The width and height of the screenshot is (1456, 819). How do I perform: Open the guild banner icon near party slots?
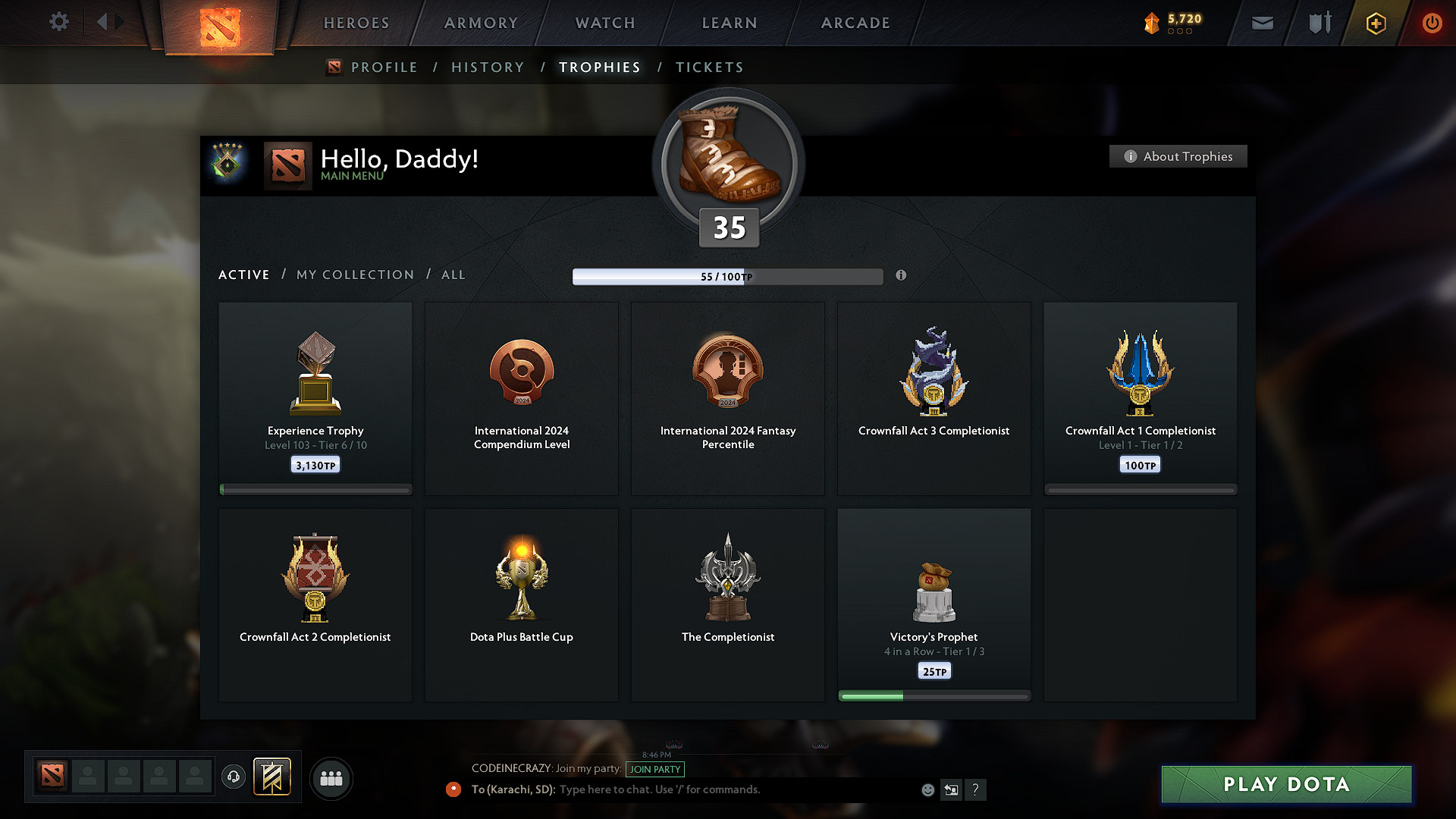[272, 777]
